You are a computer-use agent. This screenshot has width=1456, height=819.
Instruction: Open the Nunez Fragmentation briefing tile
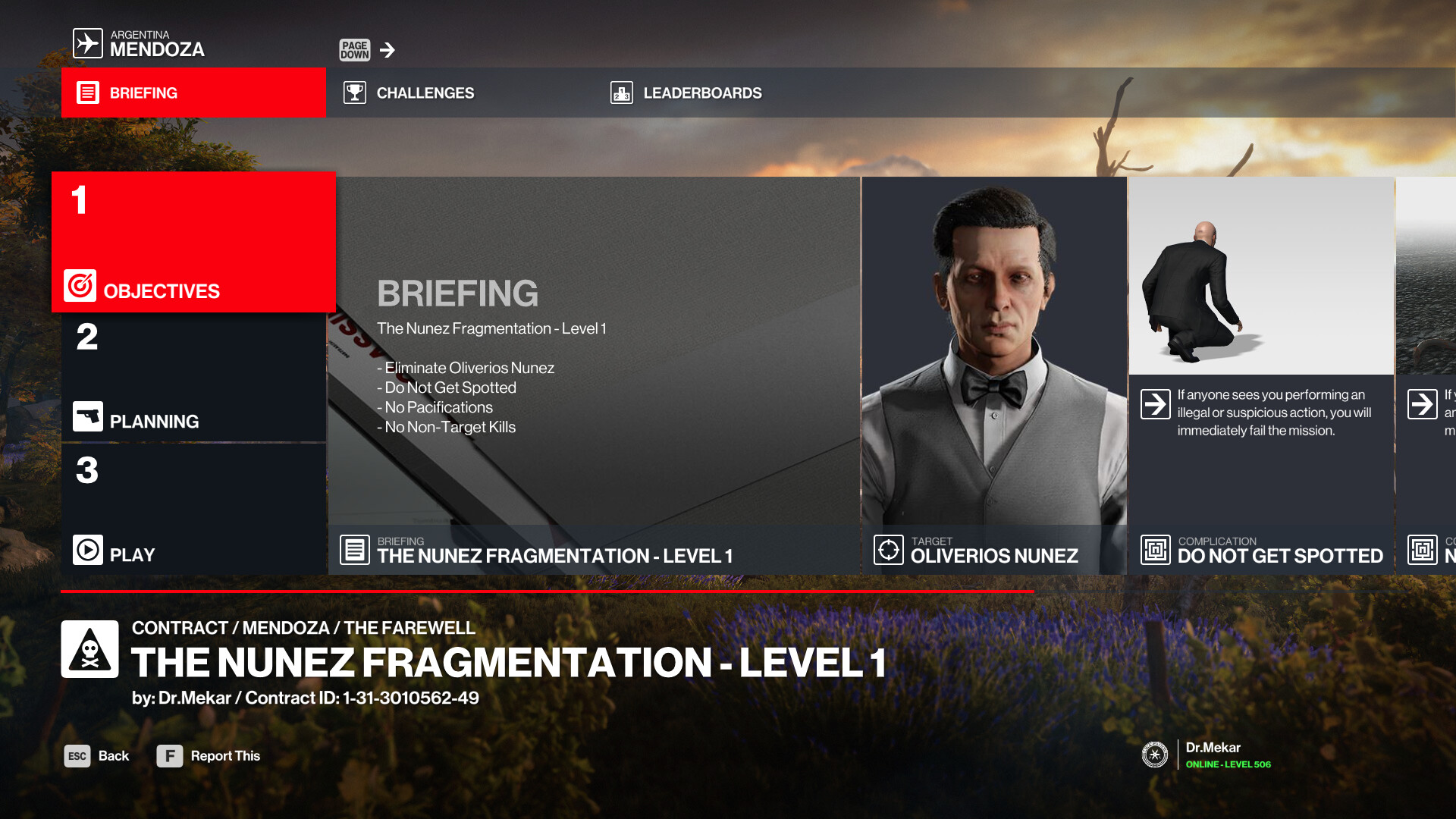pos(595,375)
